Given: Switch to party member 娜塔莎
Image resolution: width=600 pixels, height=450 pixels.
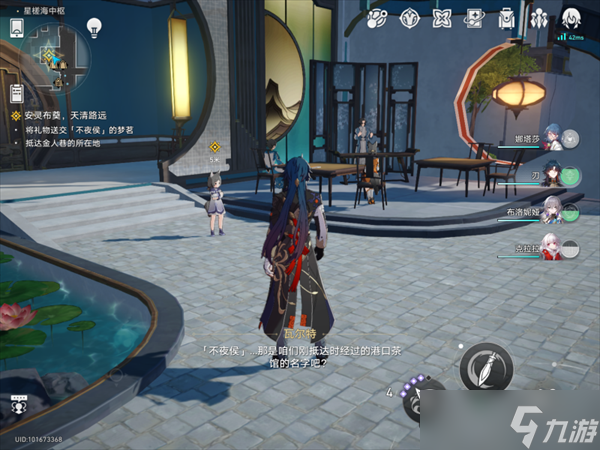Looking at the screenshot, I should pyautogui.click(x=566, y=141).
